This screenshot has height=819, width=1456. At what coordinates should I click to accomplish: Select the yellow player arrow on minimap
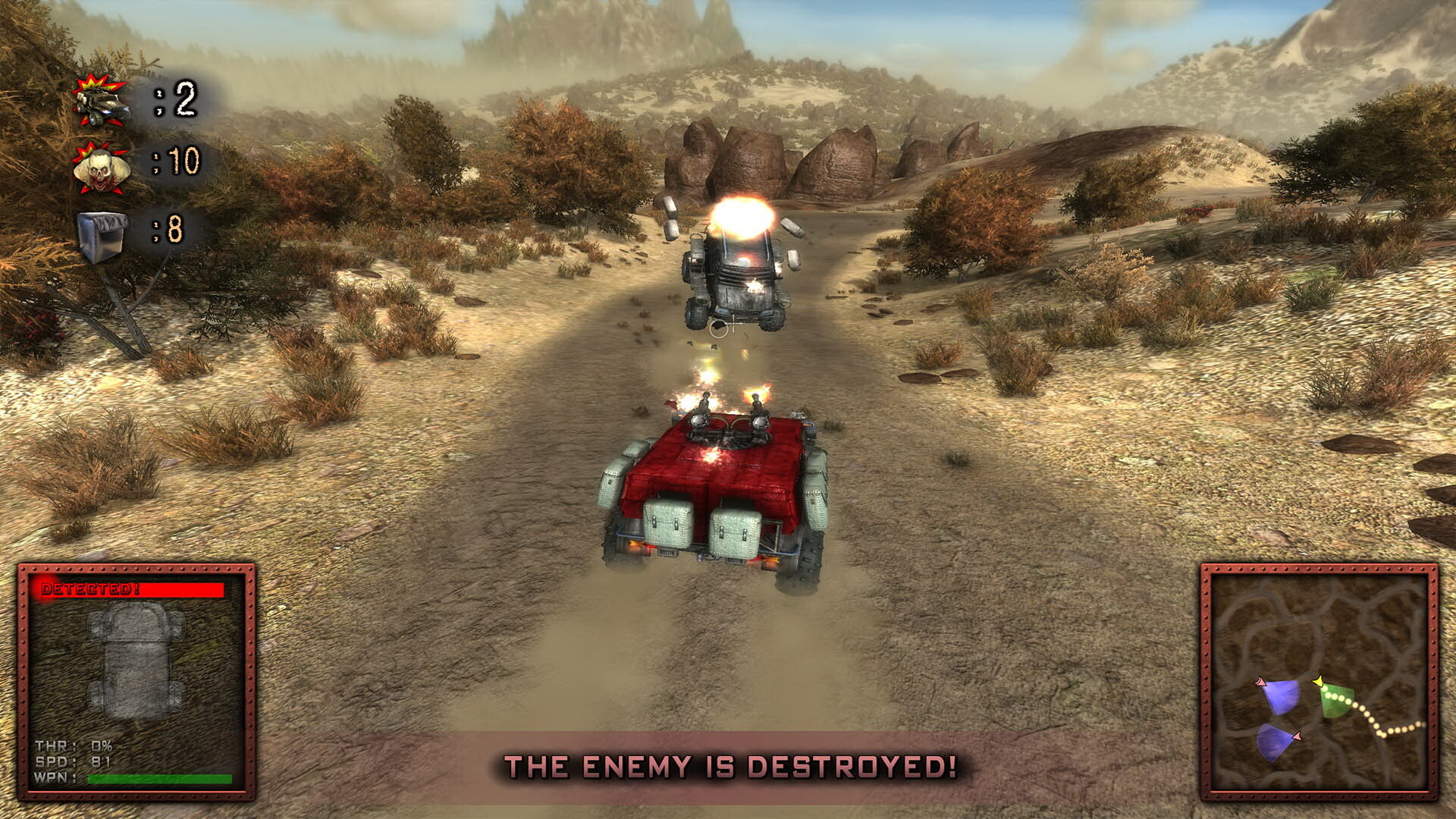1319,681
